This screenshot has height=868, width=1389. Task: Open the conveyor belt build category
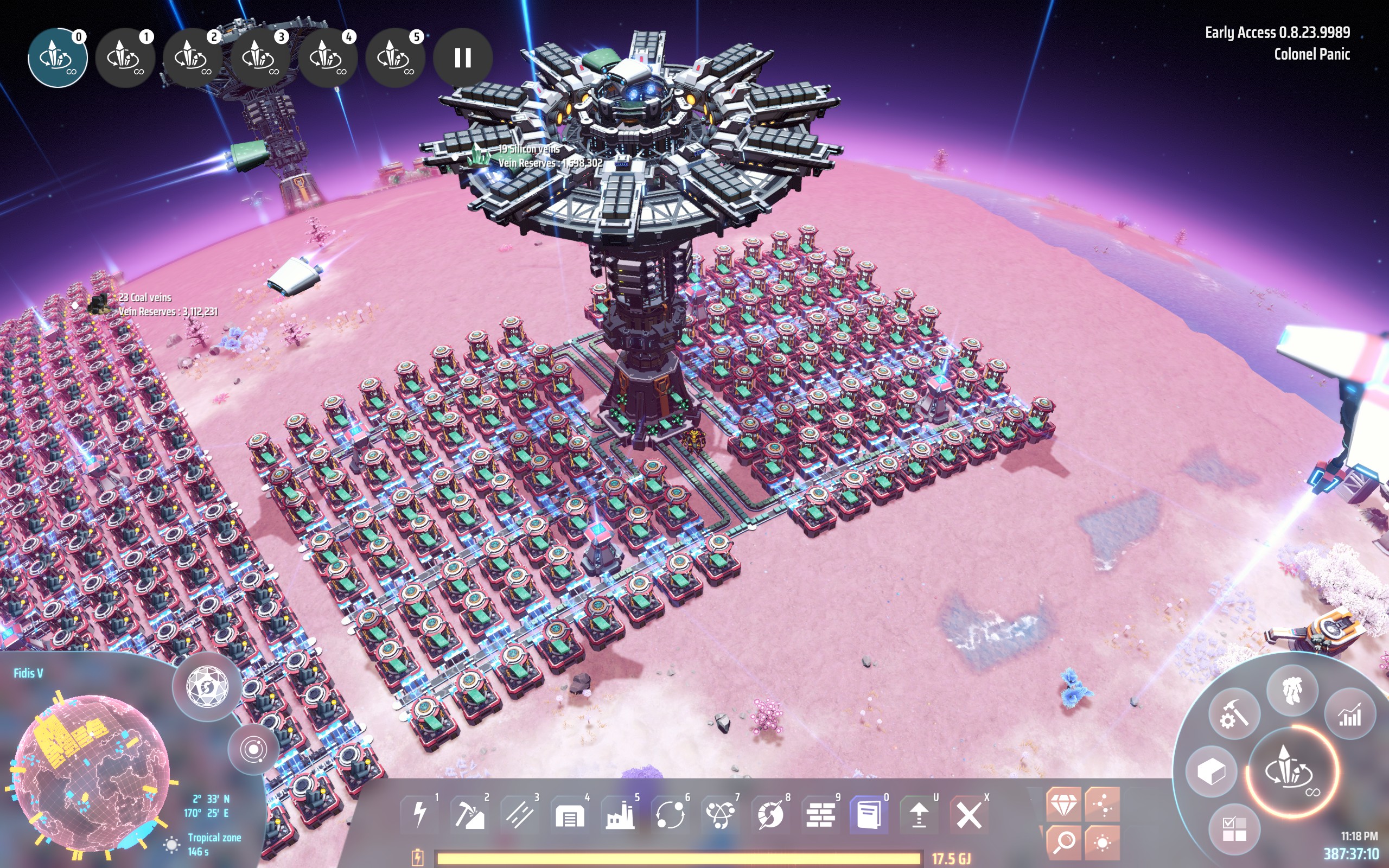(519, 815)
